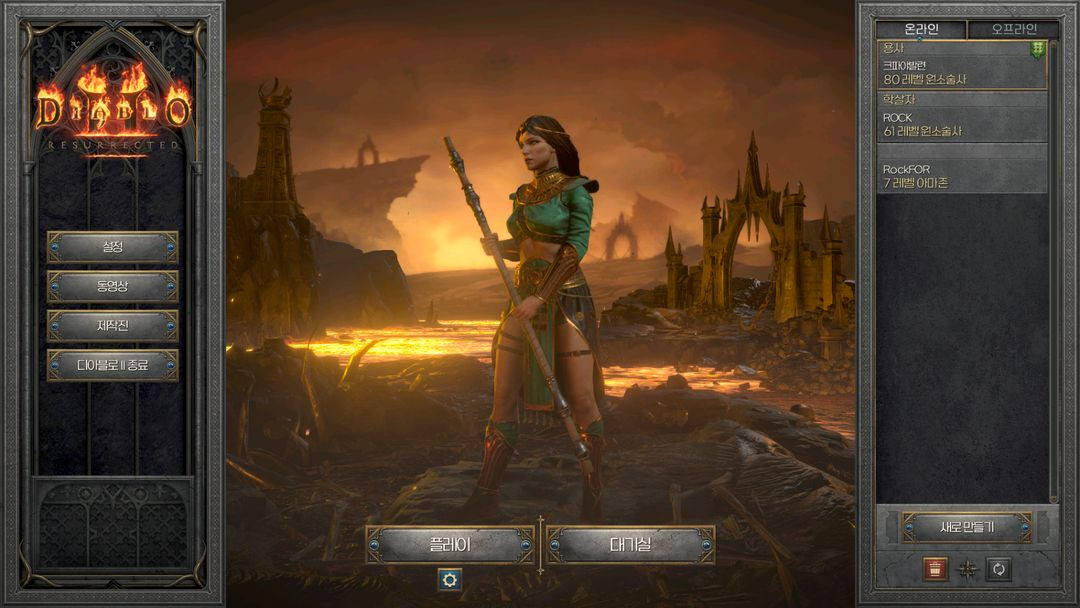Open the 설정 (Settings) menu
The width and height of the screenshot is (1080, 608).
pos(112,246)
